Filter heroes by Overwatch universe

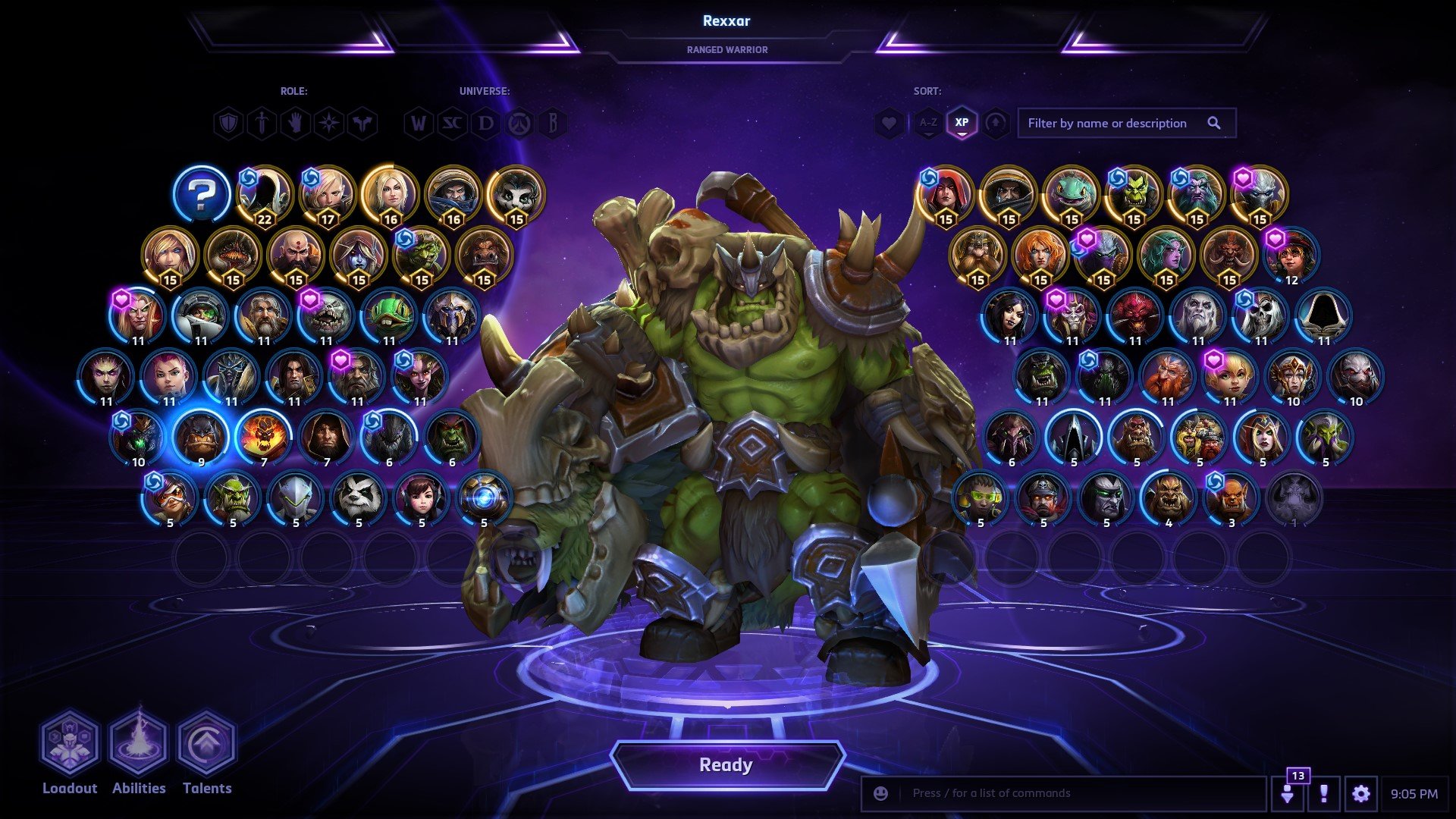pos(519,123)
